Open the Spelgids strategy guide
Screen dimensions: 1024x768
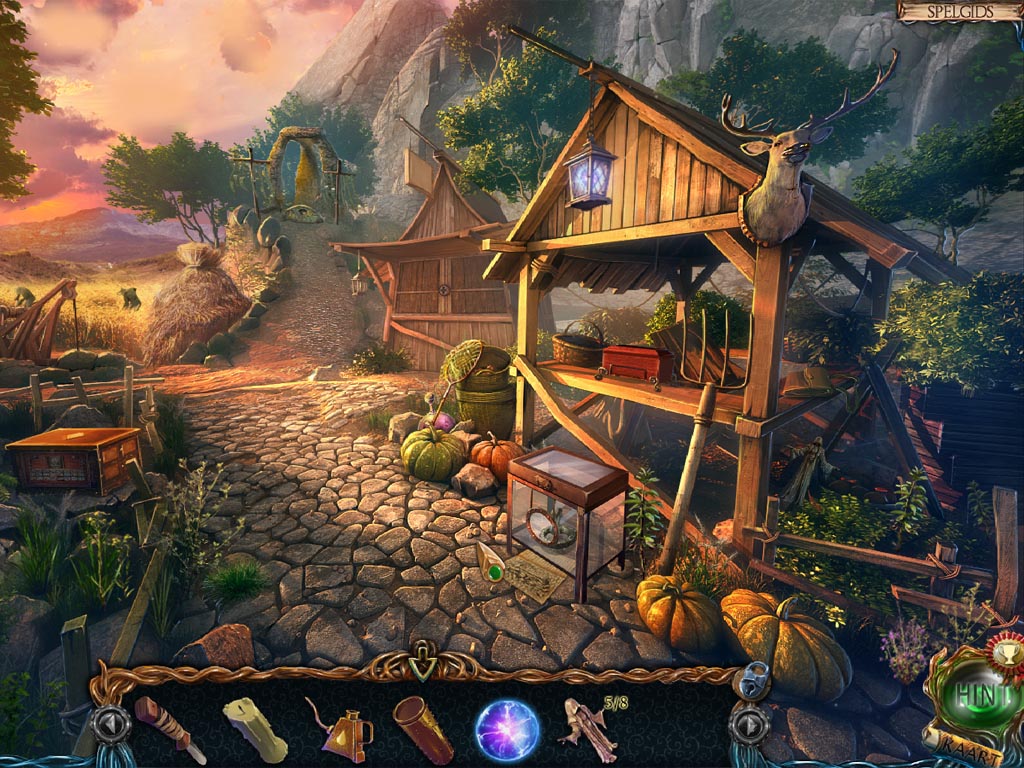click(958, 11)
